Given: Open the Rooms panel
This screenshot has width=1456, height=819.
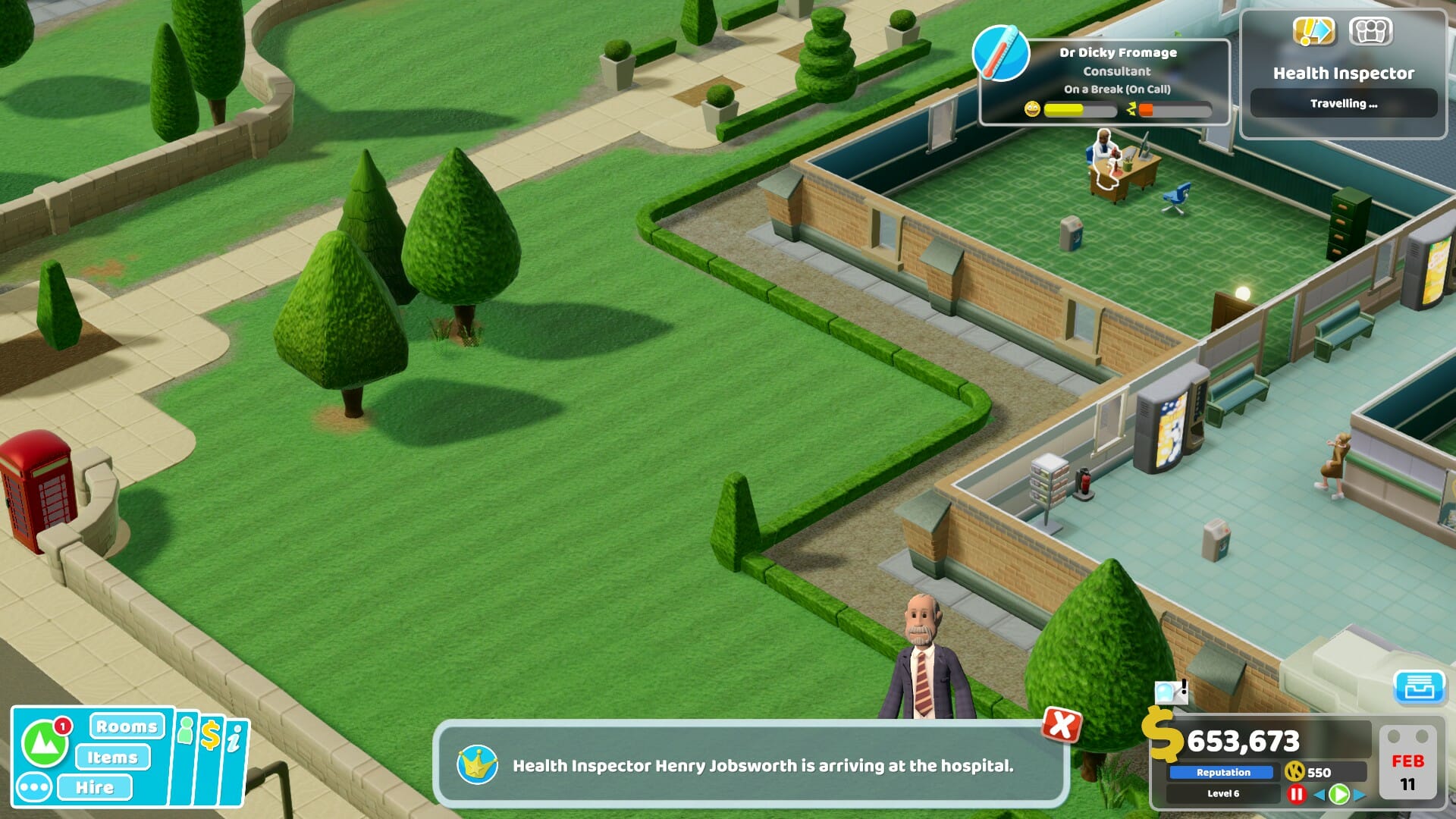Looking at the screenshot, I should [126, 727].
